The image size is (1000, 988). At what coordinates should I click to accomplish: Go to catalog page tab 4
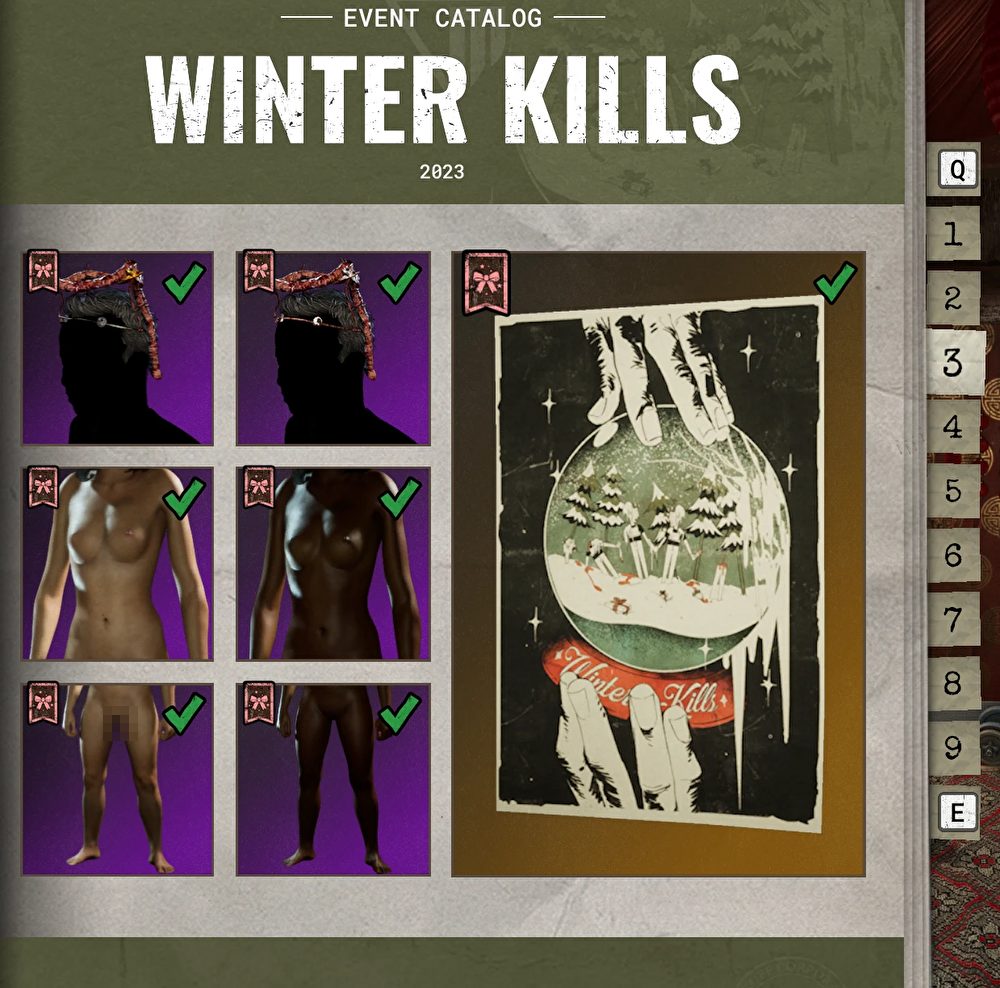[953, 427]
